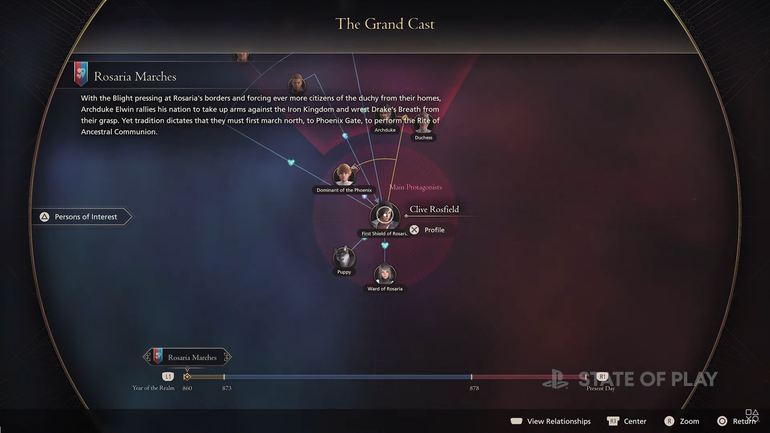Screen dimensions: 770x433
Task: Select the Duchess character node
Action: [x=423, y=124]
